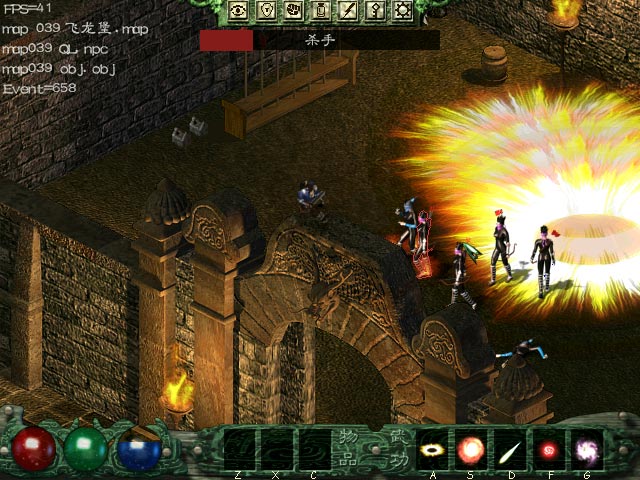Open the fist icon skills panel
Image resolution: width=640 pixels, height=480 pixels.
294,11
